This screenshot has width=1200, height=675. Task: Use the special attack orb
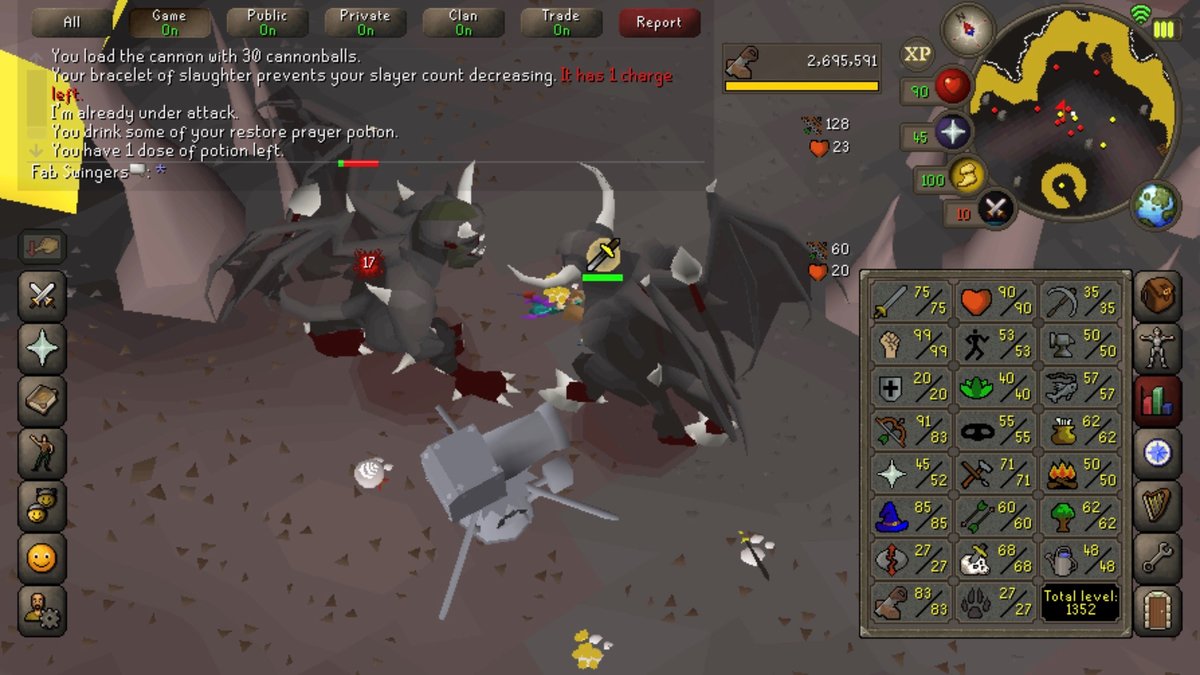tap(994, 209)
